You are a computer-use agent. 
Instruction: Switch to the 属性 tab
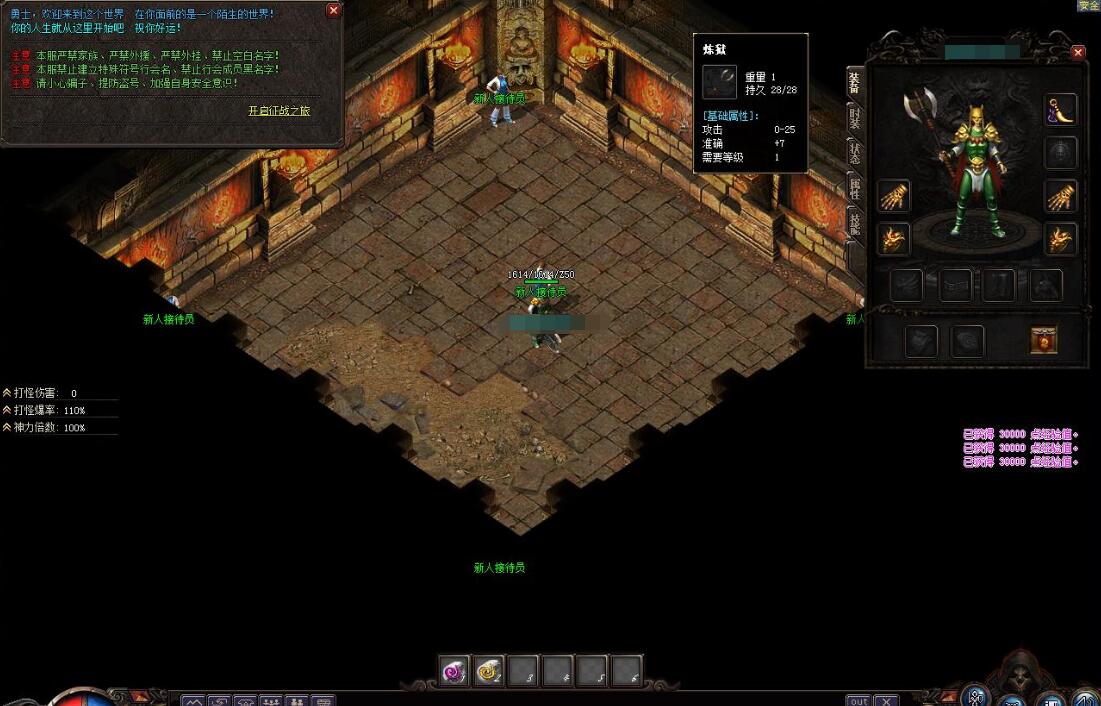pyautogui.click(x=854, y=188)
